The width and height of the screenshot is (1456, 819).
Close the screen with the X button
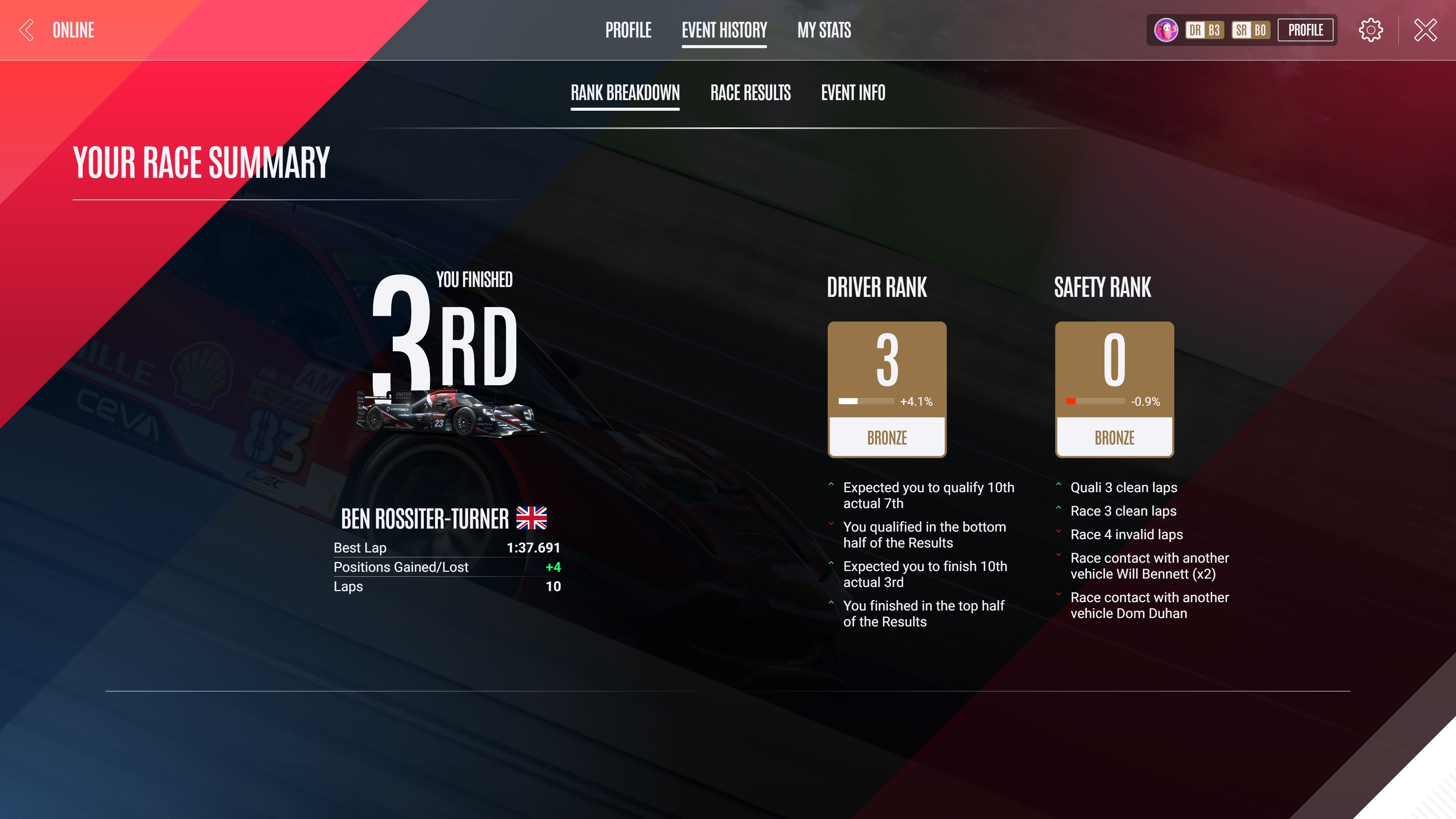[x=1425, y=30]
